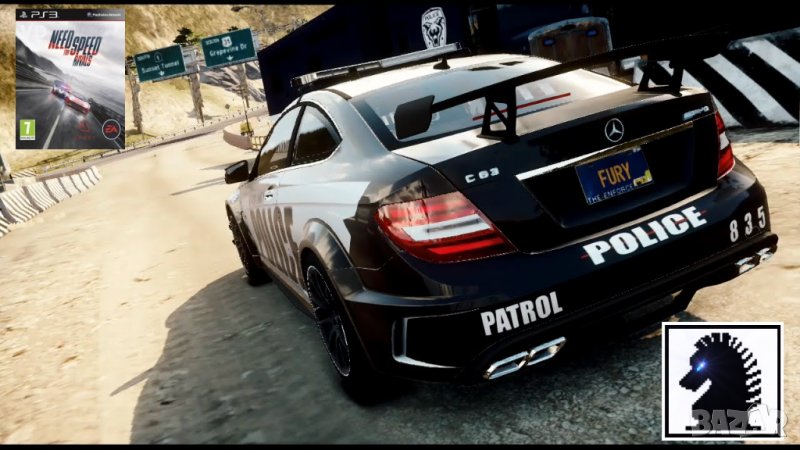
Task: Open the Need for Speed Rivals cover thumbnail
Action: click(x=70, y=79)
